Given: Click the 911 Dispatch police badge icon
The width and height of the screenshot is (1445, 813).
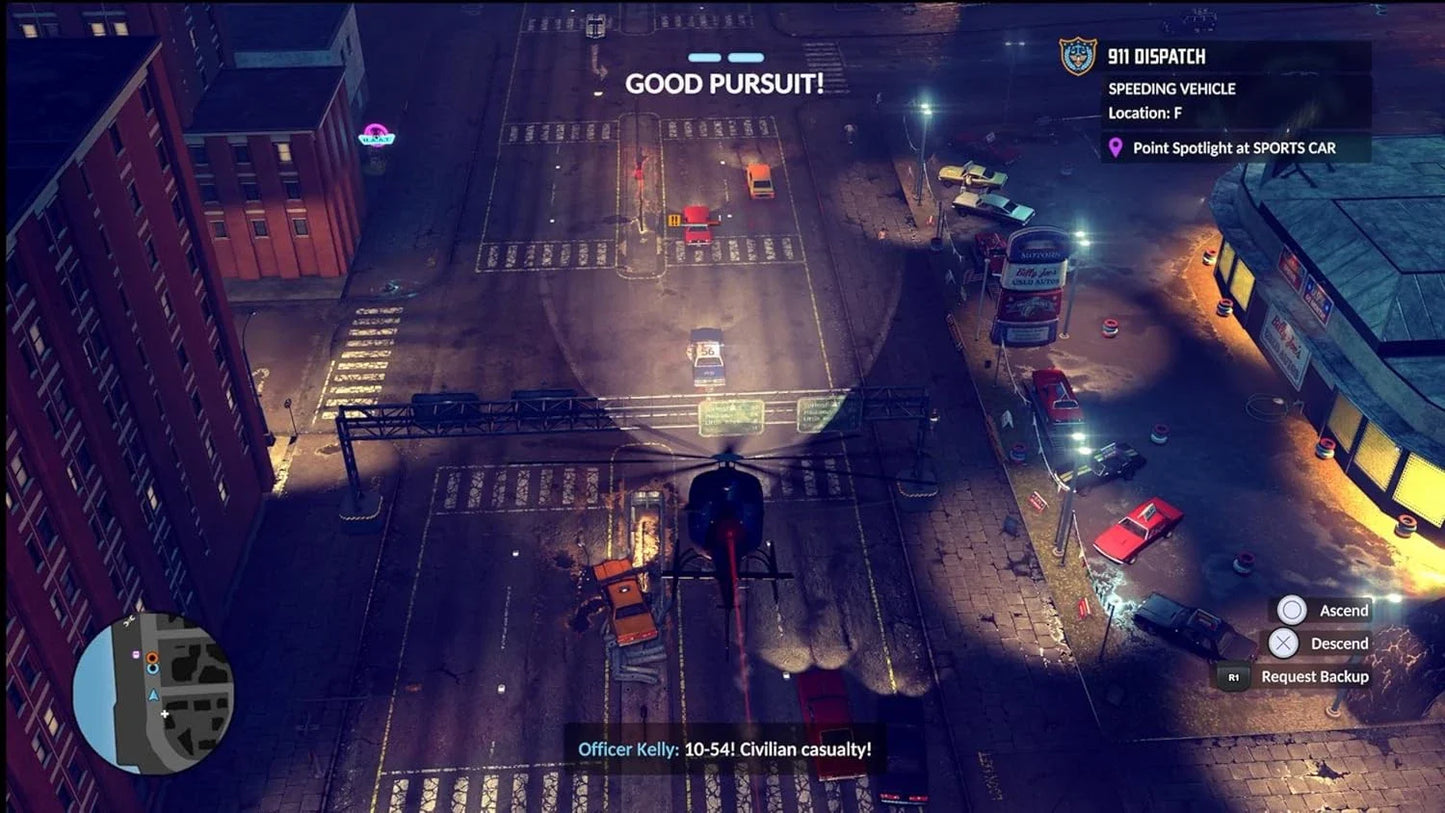Looking at the screenshot, I should click(x=1075, y=57).
